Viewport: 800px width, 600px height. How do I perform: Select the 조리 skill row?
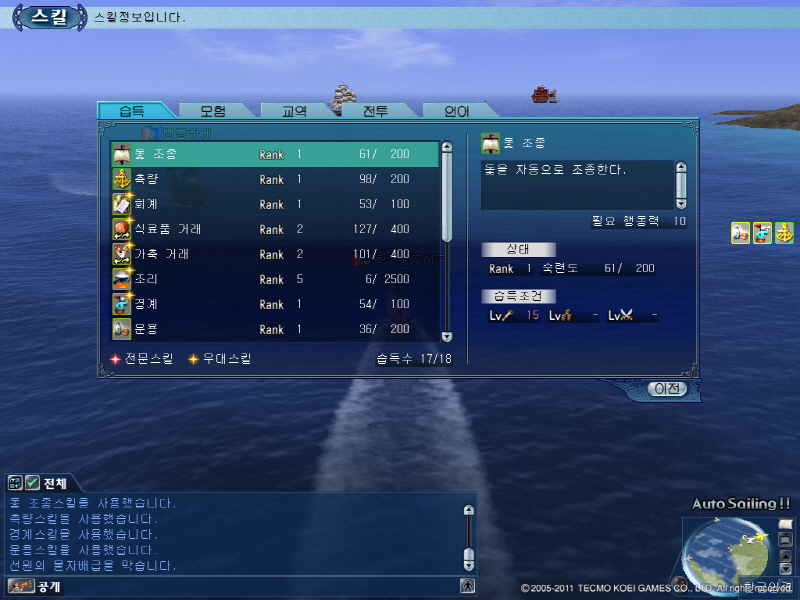(x=274, y=280)
